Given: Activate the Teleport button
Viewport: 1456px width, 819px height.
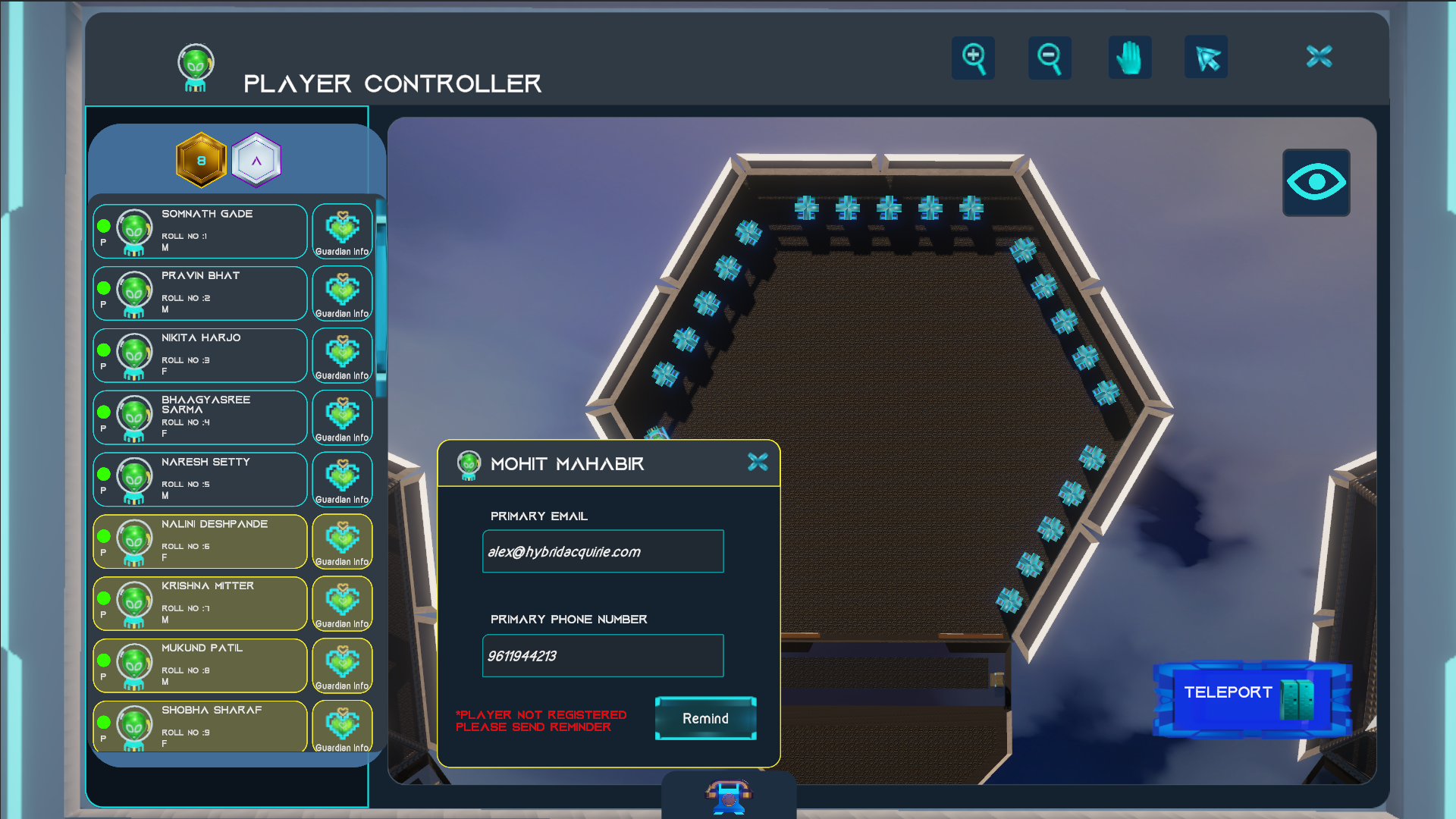Looking at the screenshot, I should (x=1251, y=698).
